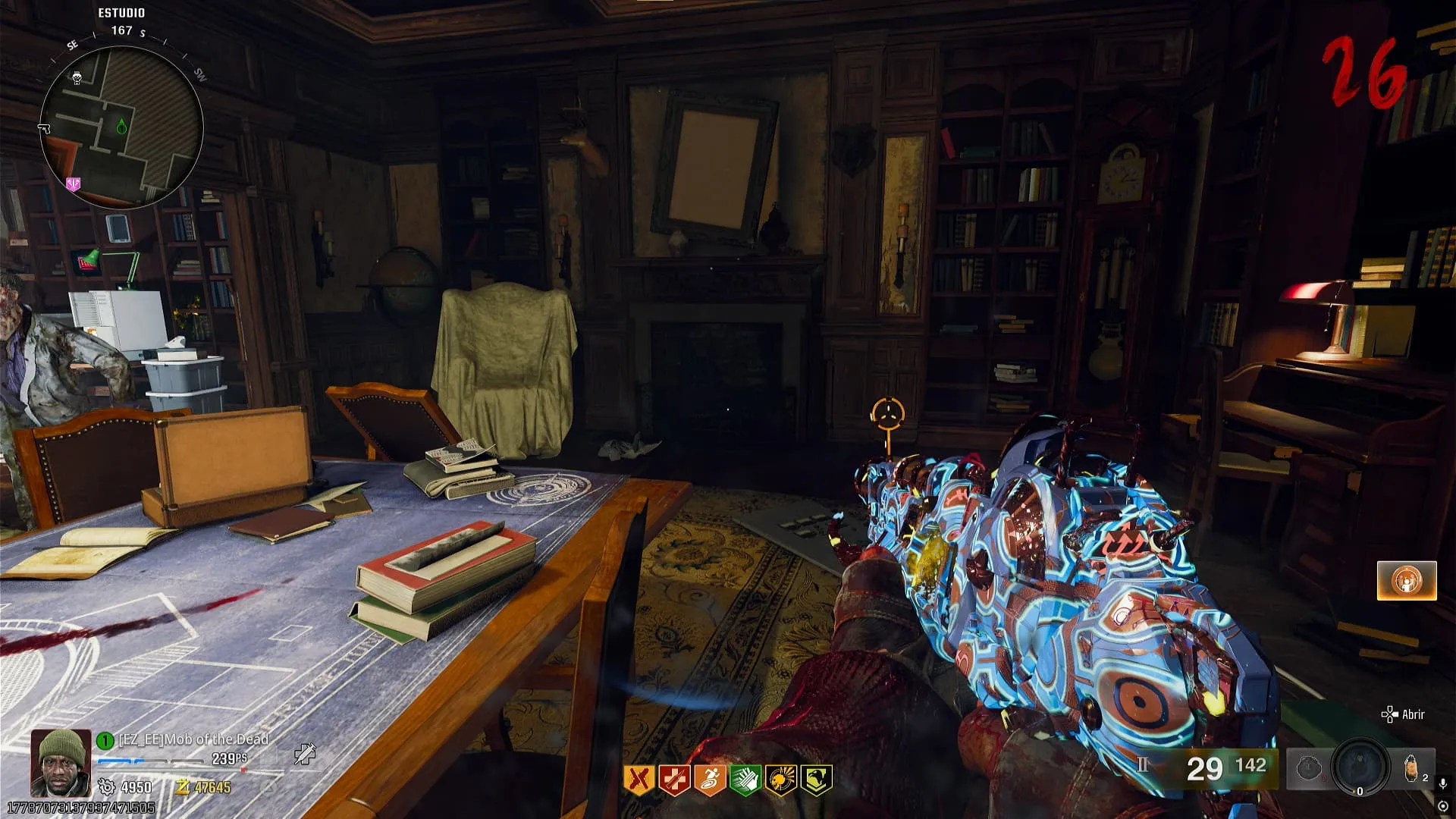The height and width of the screenshot is (819, 1456).
Task: Click the eagle head Vulture Aid perk
Action: point(816,780)
